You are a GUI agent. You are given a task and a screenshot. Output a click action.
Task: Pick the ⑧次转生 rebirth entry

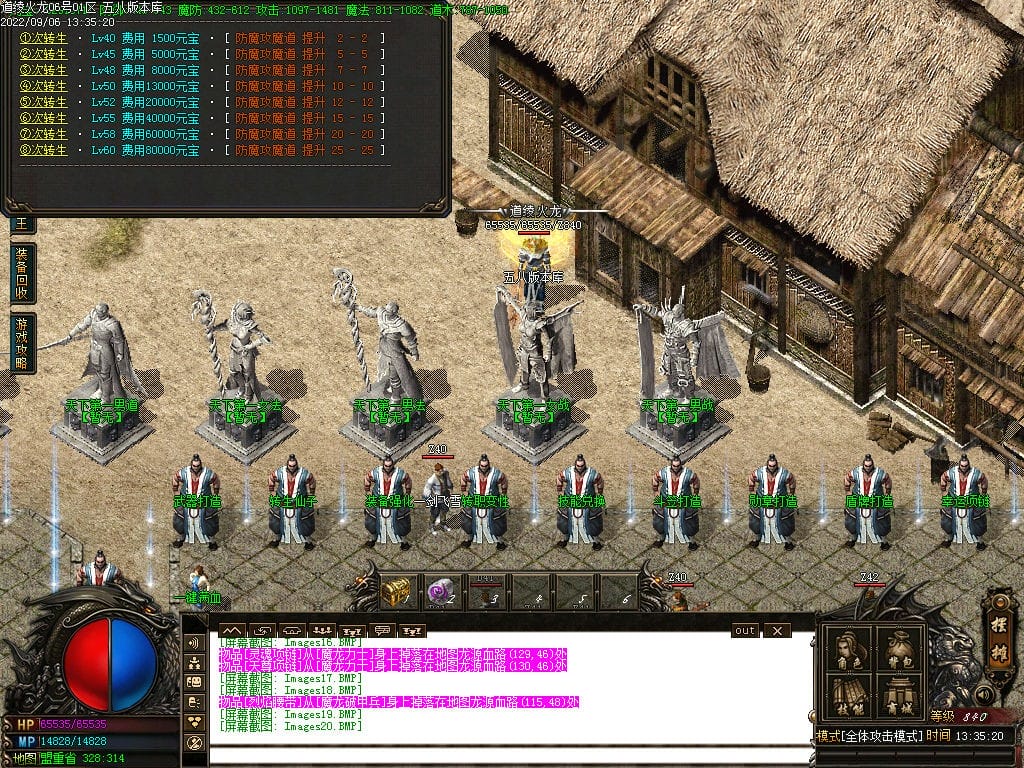pyautogui.click(x=43, y=150)
